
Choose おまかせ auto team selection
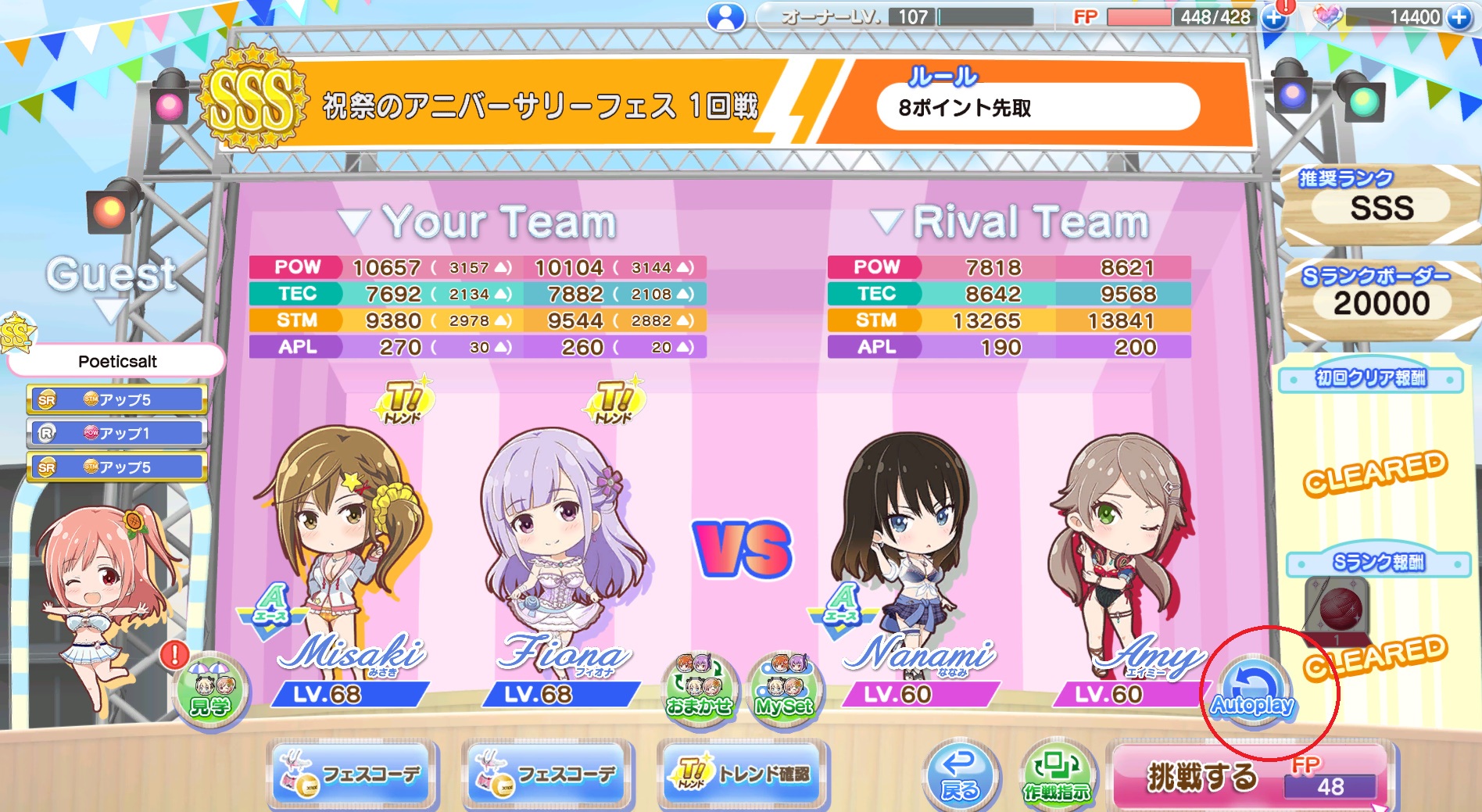click(699, 689)
